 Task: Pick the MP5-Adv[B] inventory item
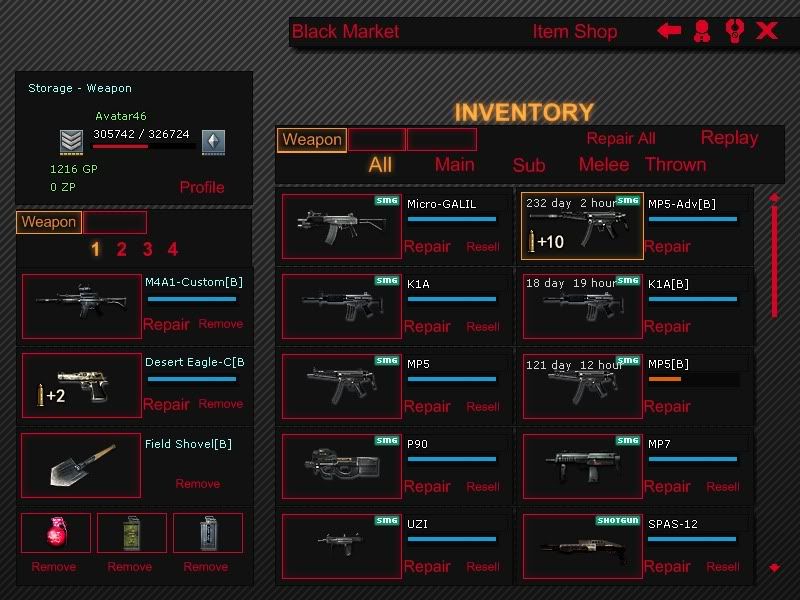click(582, 226)
